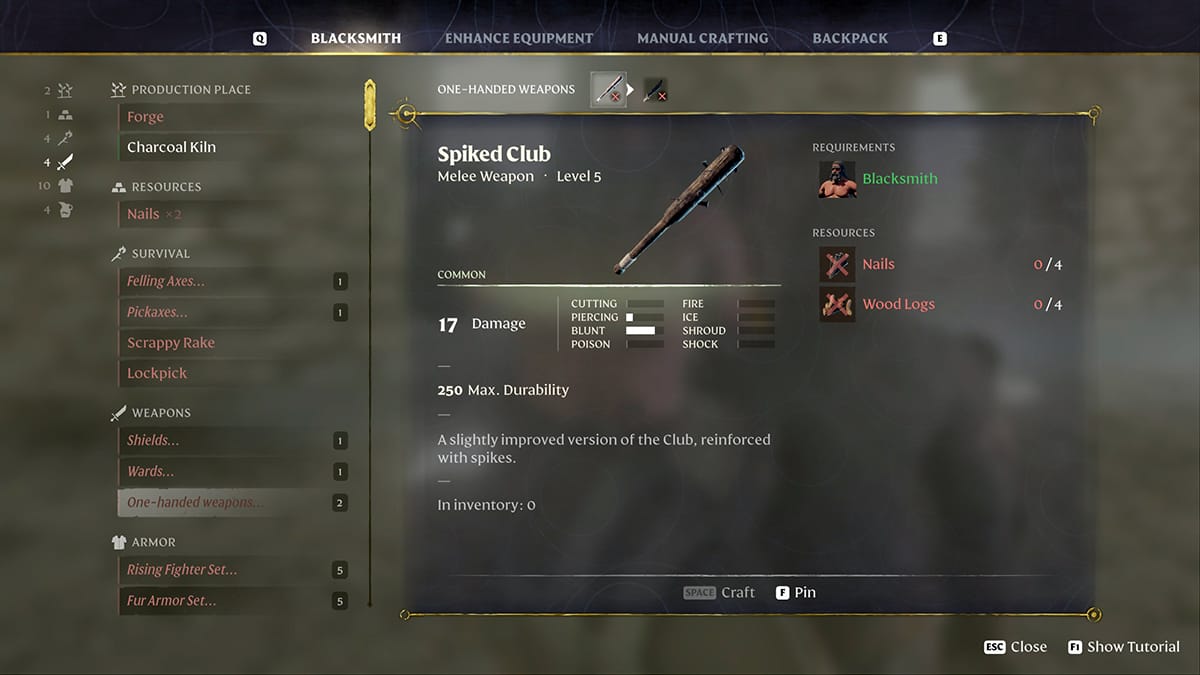Screen dimensions: 1200x675
Task: Select the Charcoal Kiln entry
Action: coord(171,147)
